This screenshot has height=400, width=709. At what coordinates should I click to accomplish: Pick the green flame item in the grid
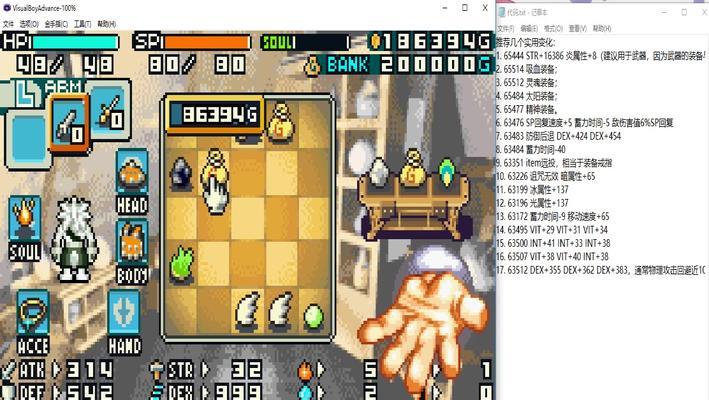click(181, 263)
